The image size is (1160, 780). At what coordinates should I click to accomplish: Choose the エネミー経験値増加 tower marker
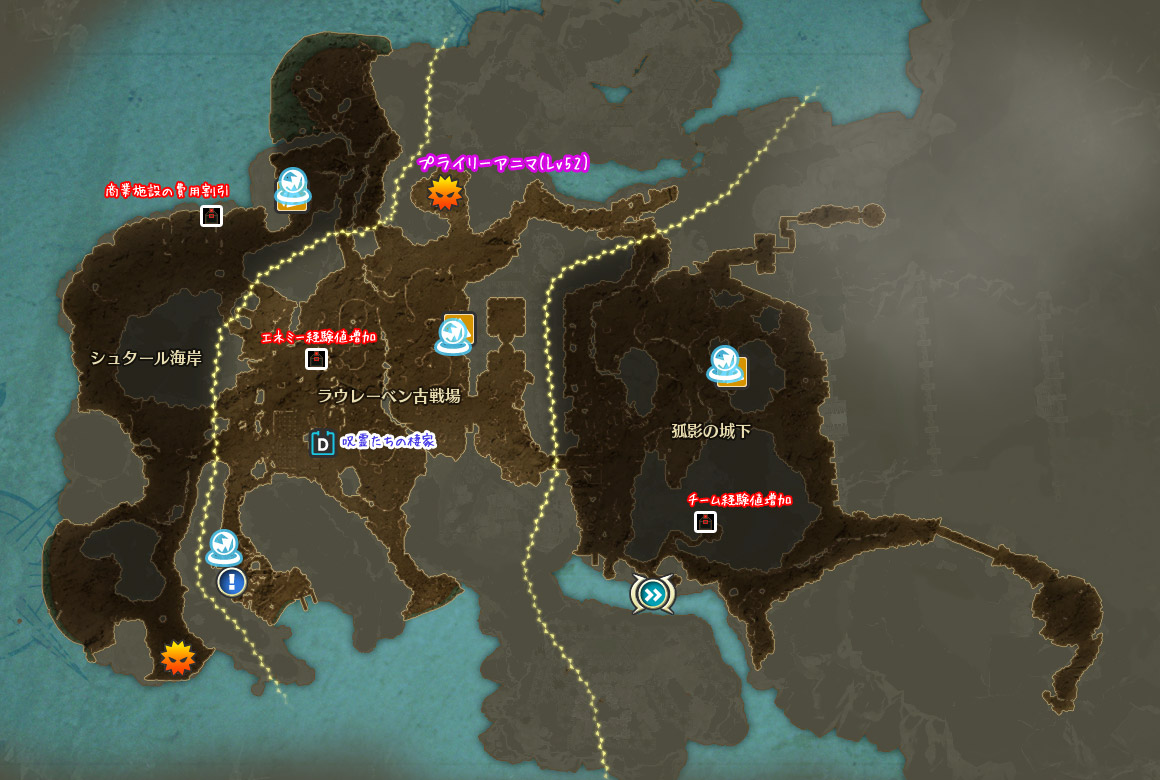316,359
